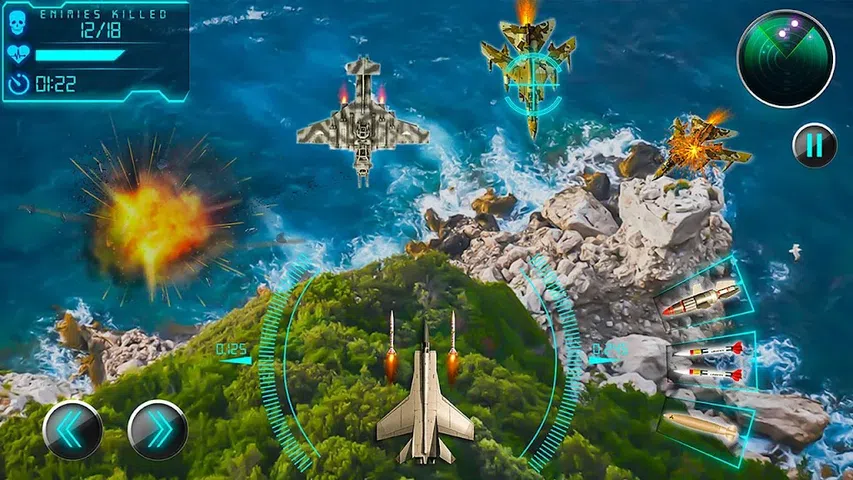Viewport: 853px width, 480px height.
Task: Select the red-tipped rocket weapon slot
Action: [x=701, y=299]
